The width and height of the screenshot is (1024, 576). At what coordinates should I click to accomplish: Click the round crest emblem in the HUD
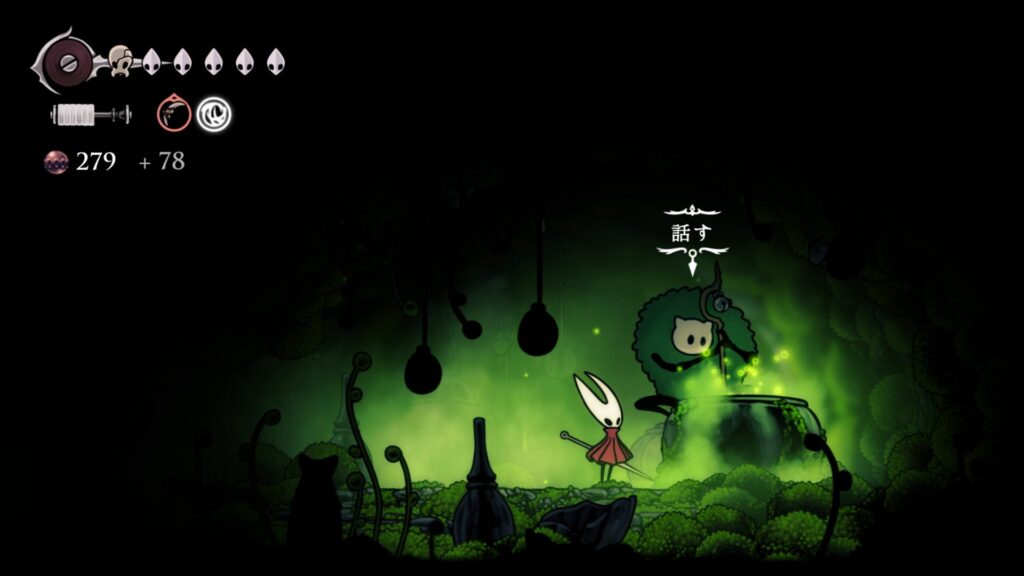coord(68,61)
